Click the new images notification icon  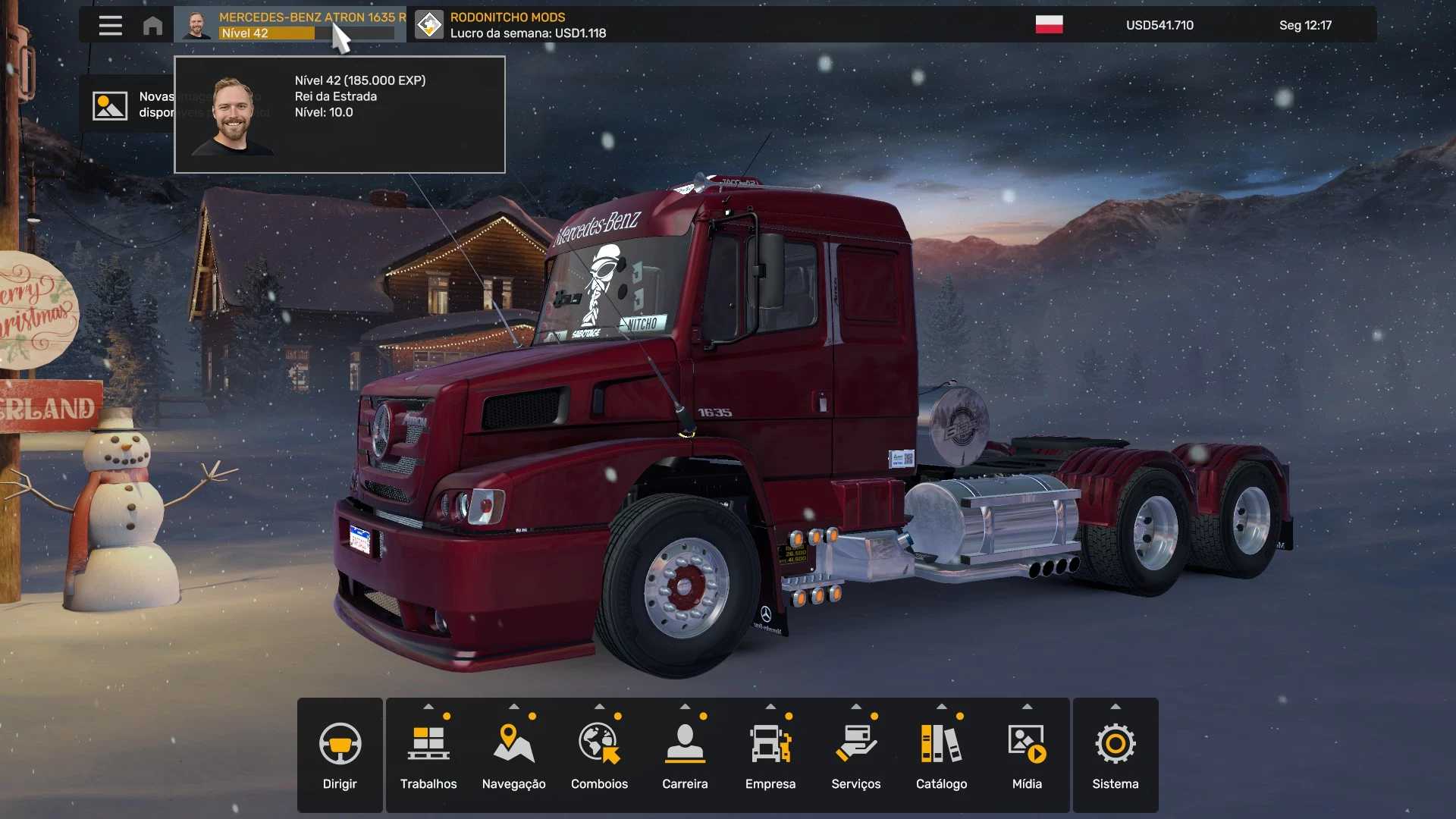pyautogui.click(x=110, y=105)
